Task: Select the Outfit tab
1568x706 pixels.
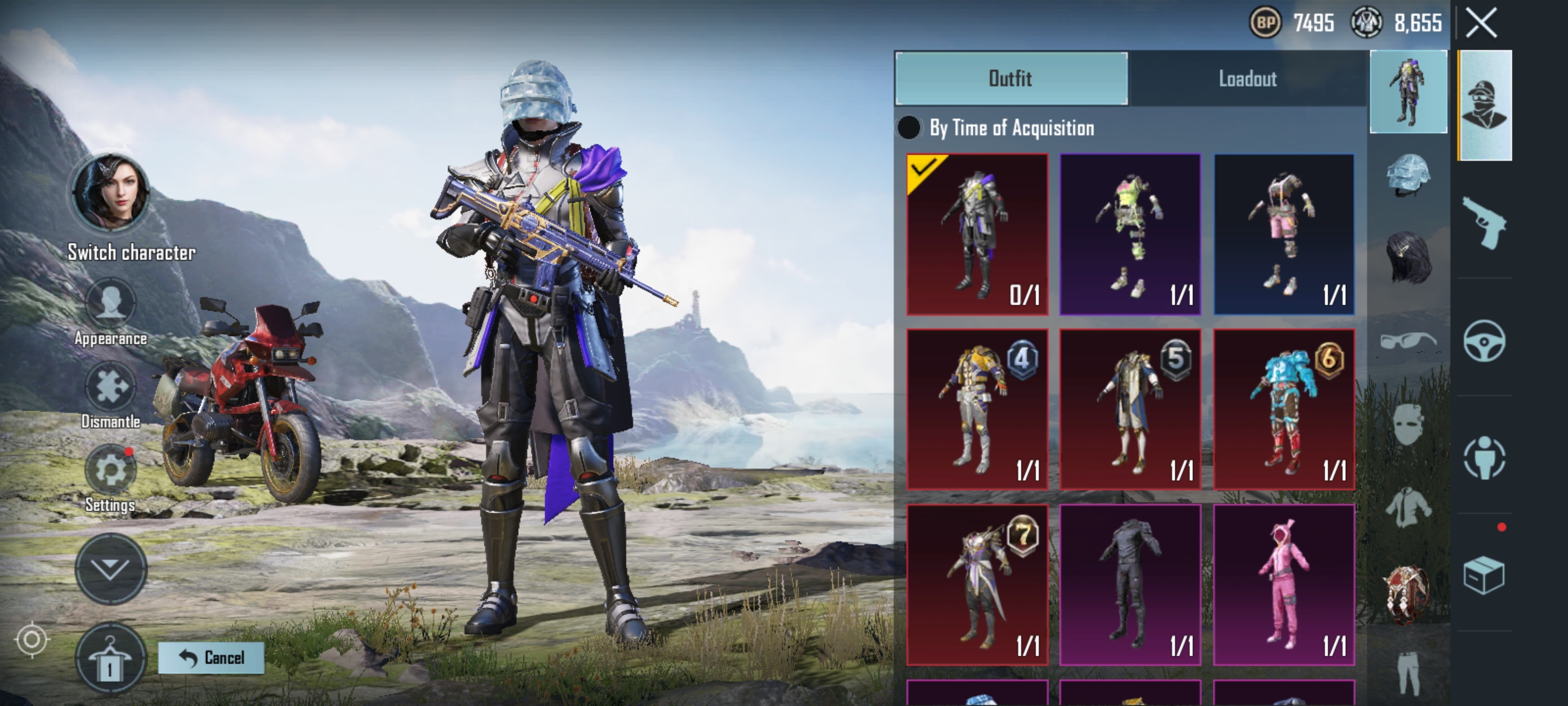Action: click(x=1011, y=79)
